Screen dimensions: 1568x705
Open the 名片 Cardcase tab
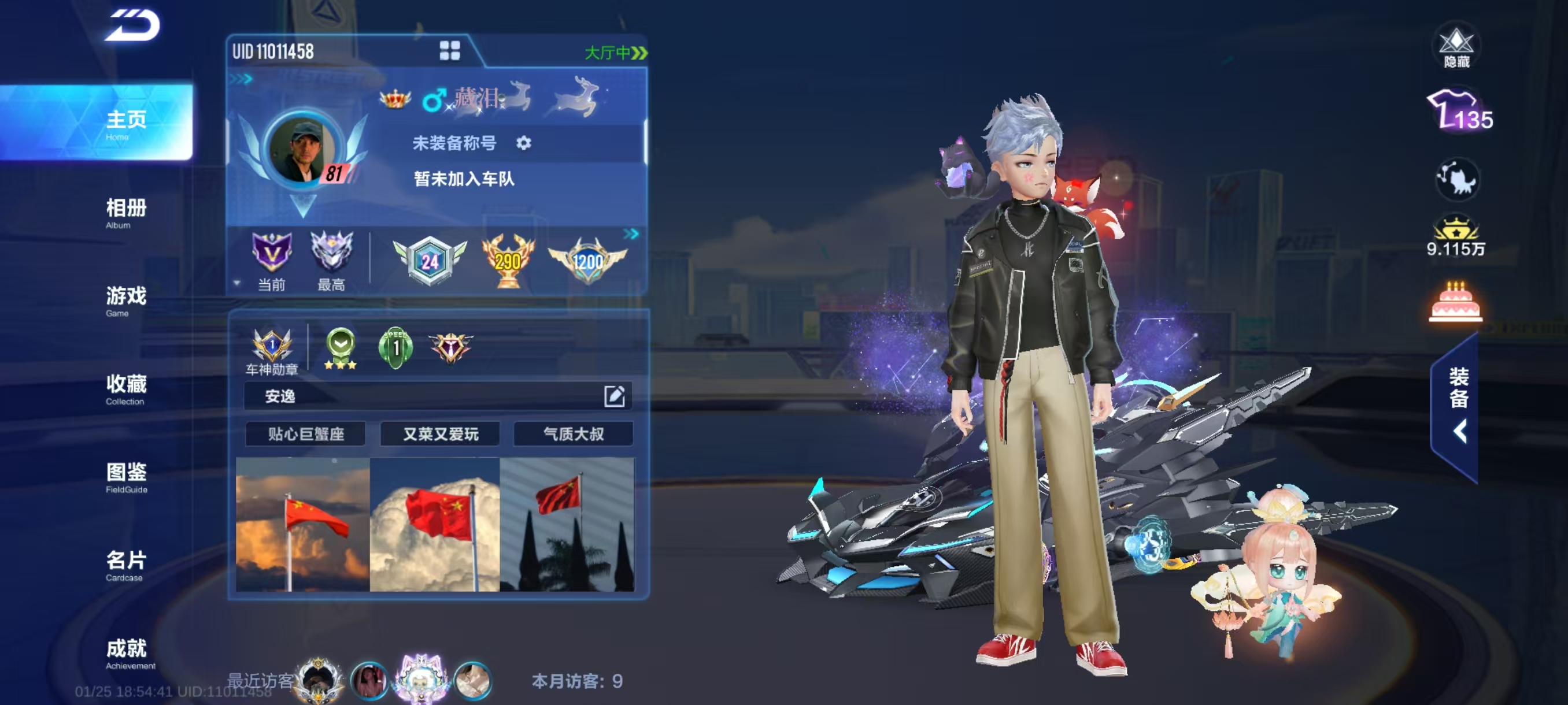126,565
